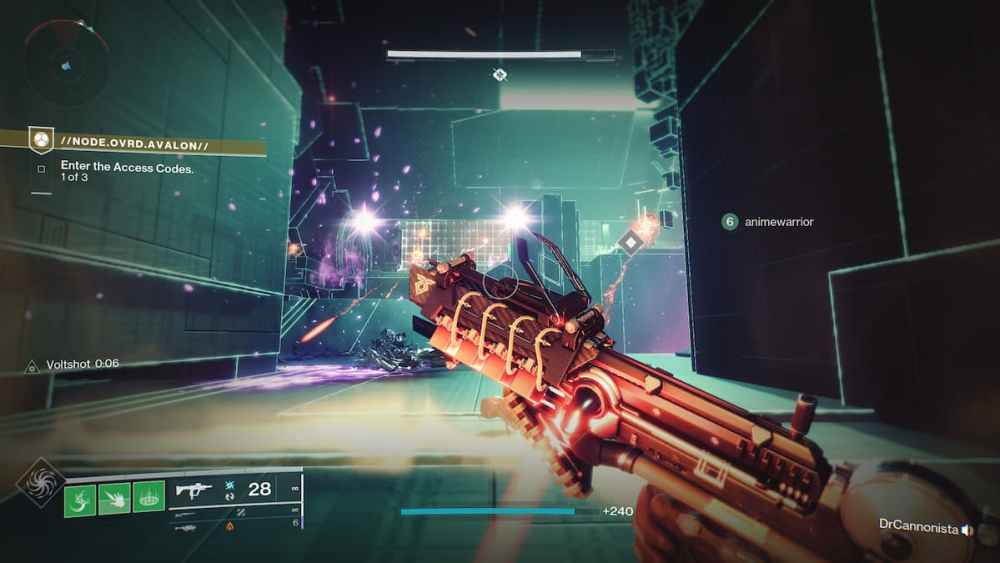
Task: Click DrCannonista's voice chat speaker icon
Action: pyautogui.click(x=967, y=527)
